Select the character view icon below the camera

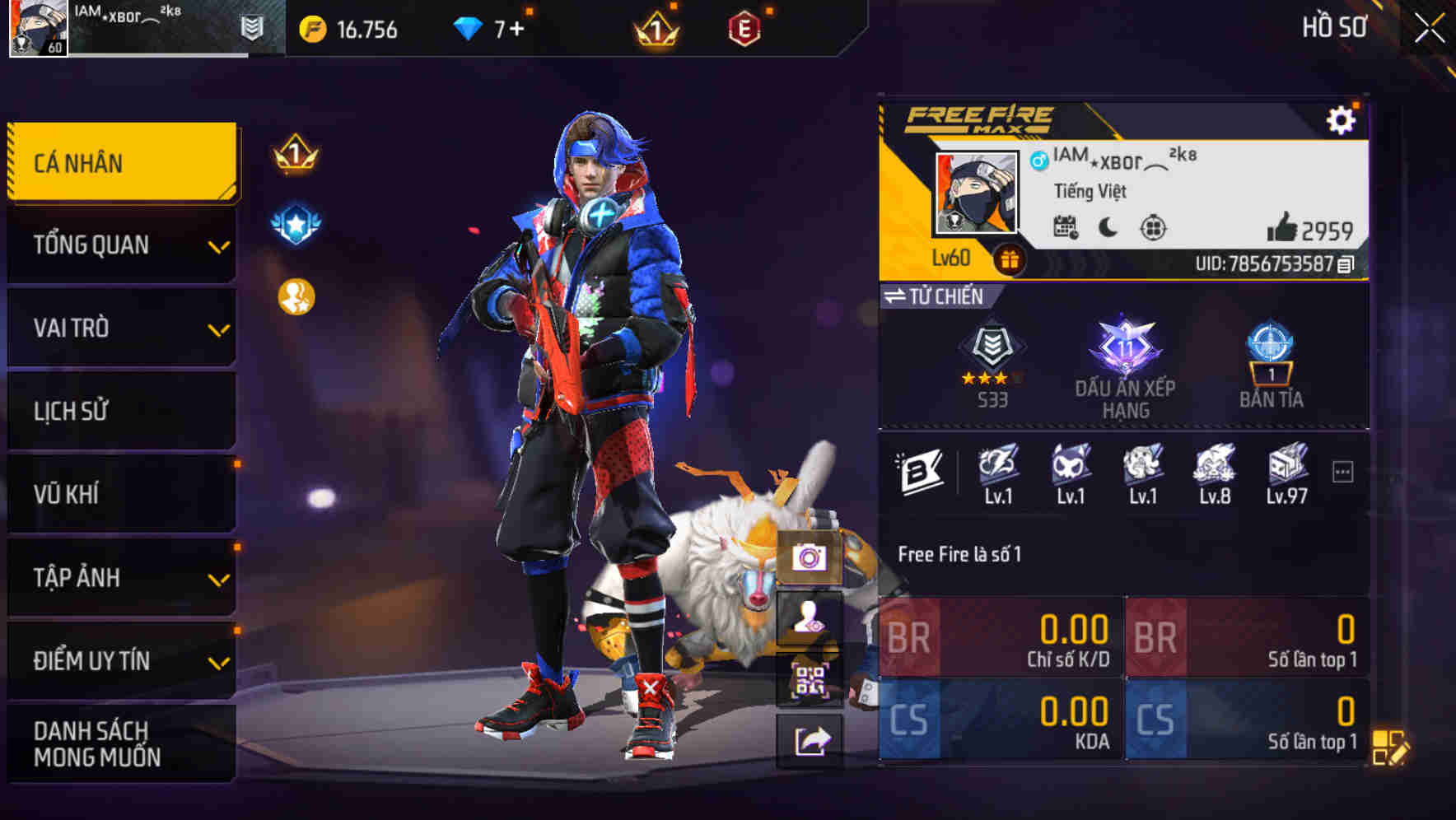[x=811, y=620]
